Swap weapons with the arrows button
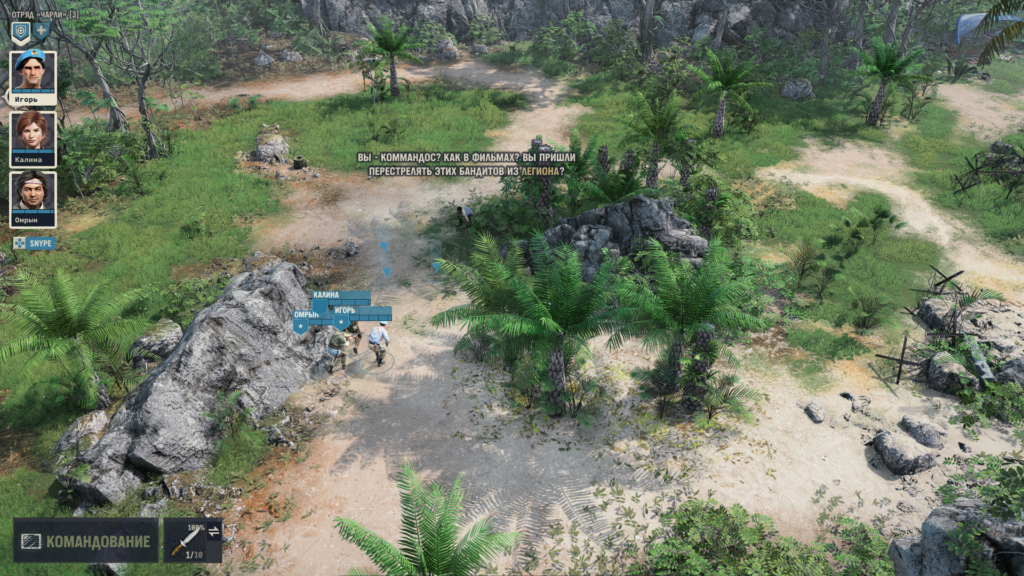Viewport: 1024px width, 576px height. 214,531
